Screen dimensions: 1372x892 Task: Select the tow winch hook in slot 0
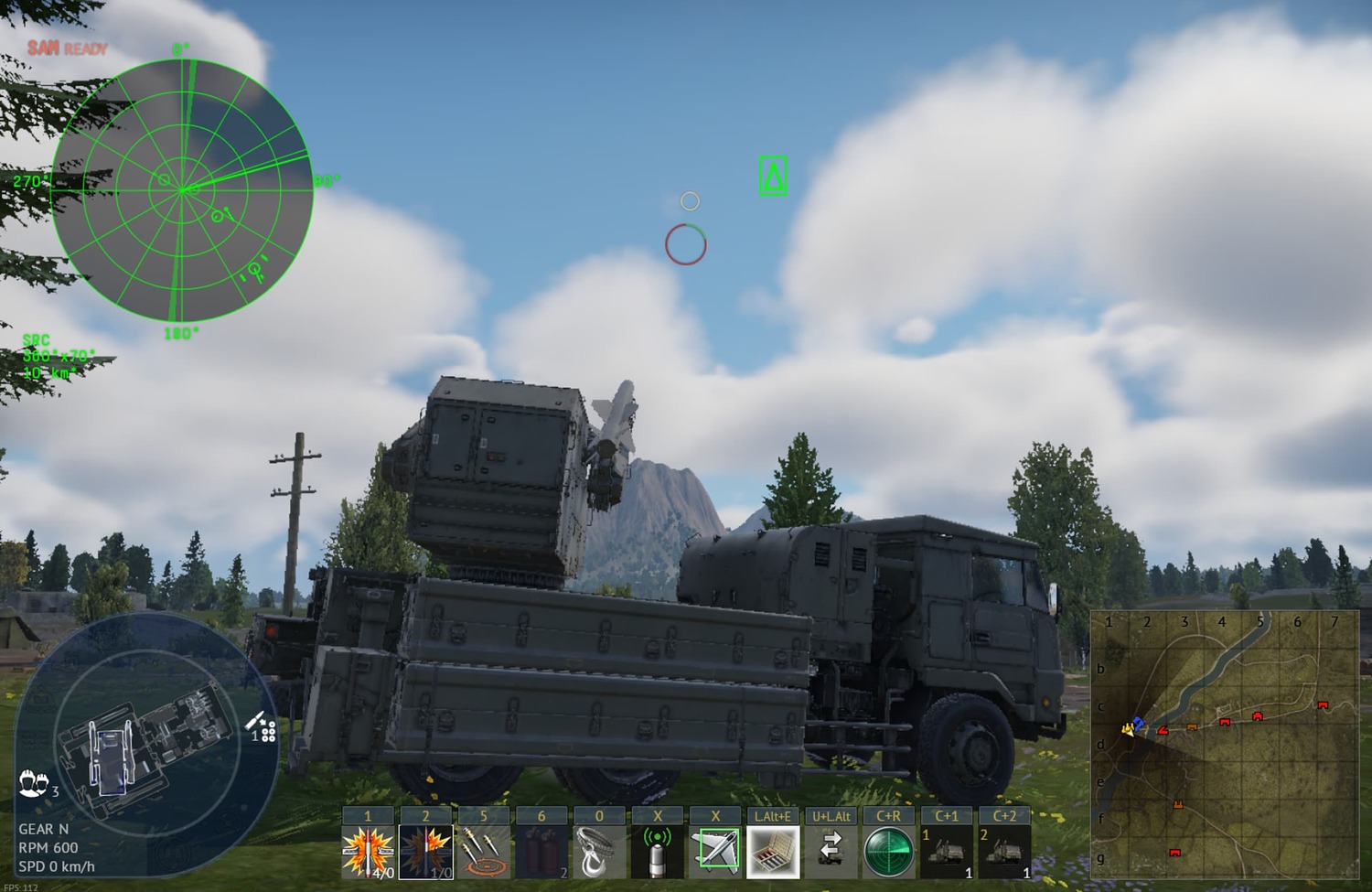click(599, 851)
